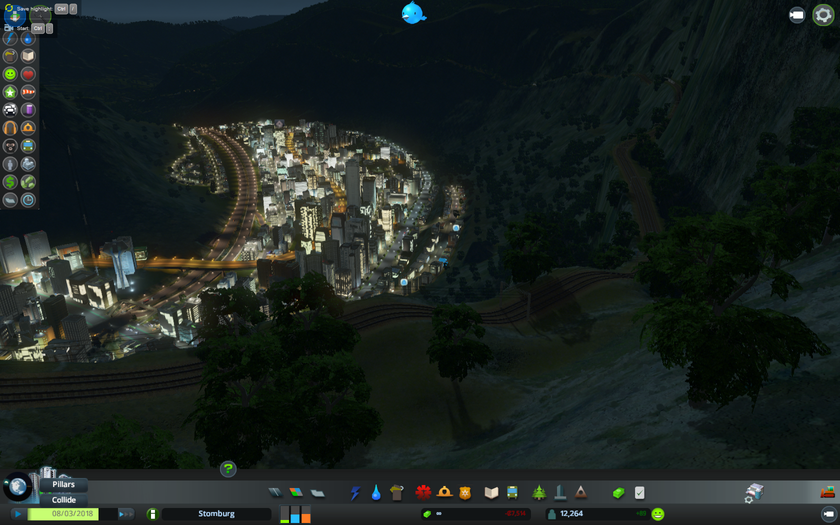Screen dimensions: 840x525
Task: Show the happiness smiley info view
Action: [x=10, y=74]
